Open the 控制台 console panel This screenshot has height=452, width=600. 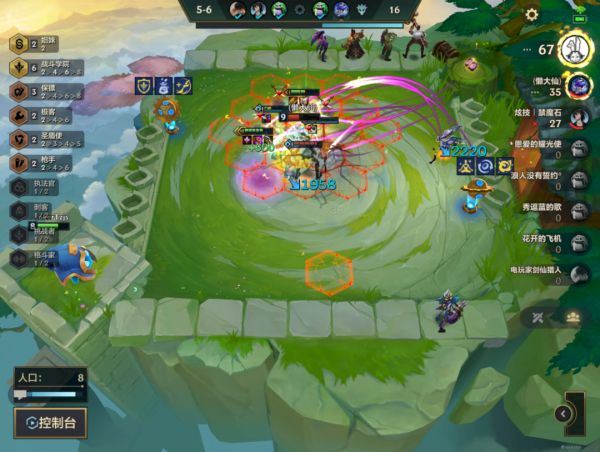coord(50,422)
